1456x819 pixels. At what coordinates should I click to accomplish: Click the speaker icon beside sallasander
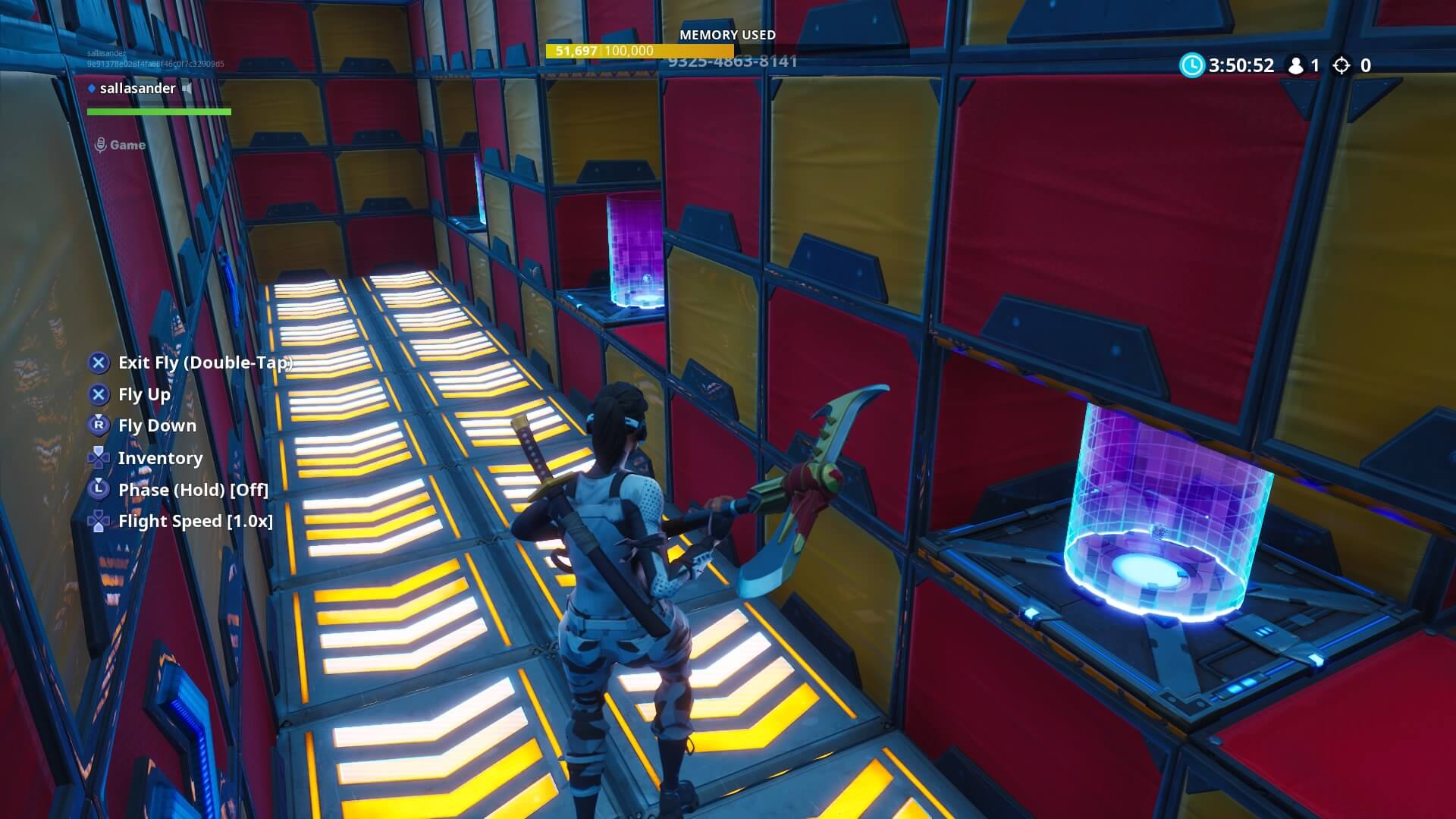click(187, 88)
